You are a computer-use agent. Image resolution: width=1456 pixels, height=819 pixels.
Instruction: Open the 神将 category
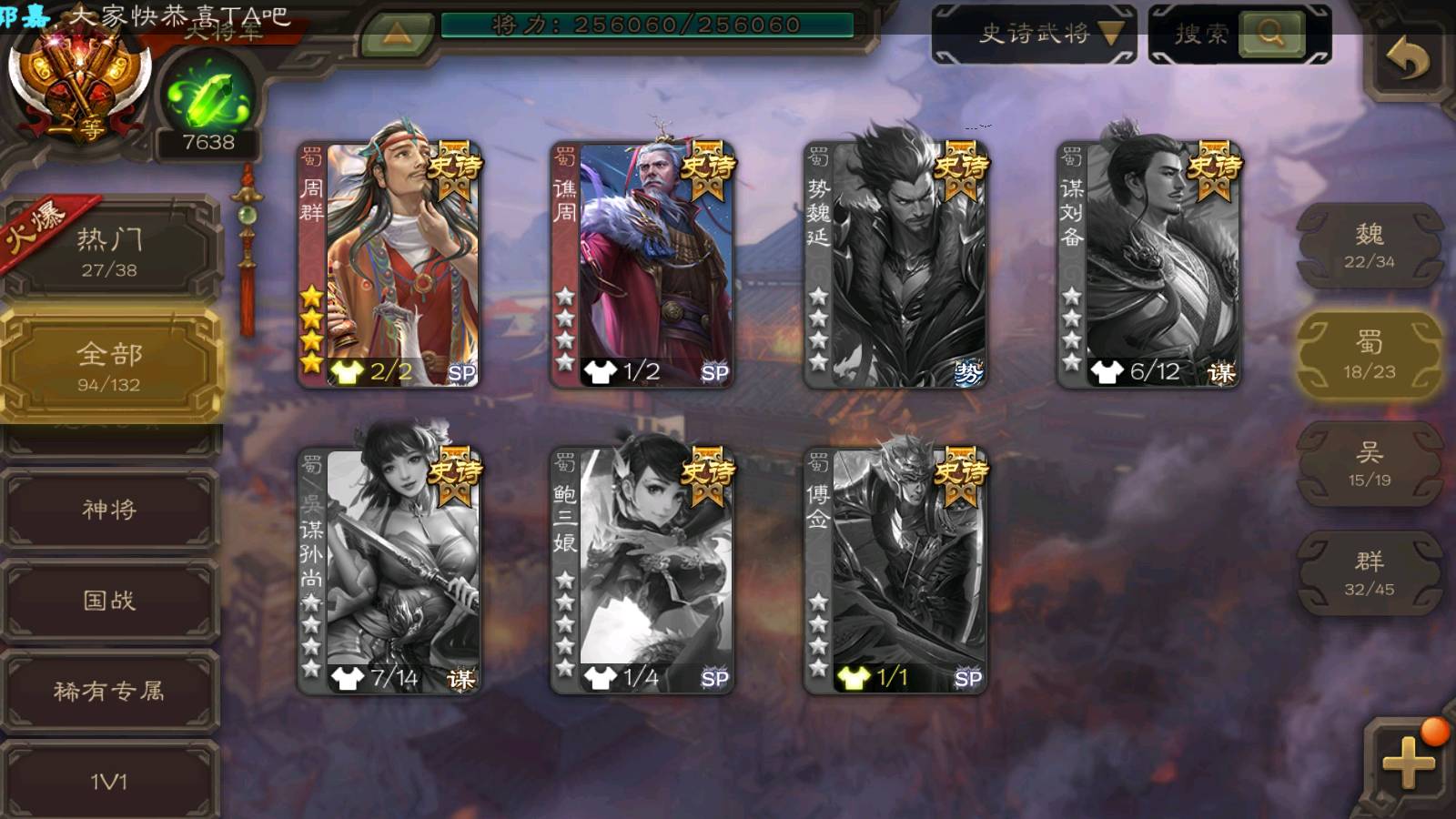tap(109, 510)
